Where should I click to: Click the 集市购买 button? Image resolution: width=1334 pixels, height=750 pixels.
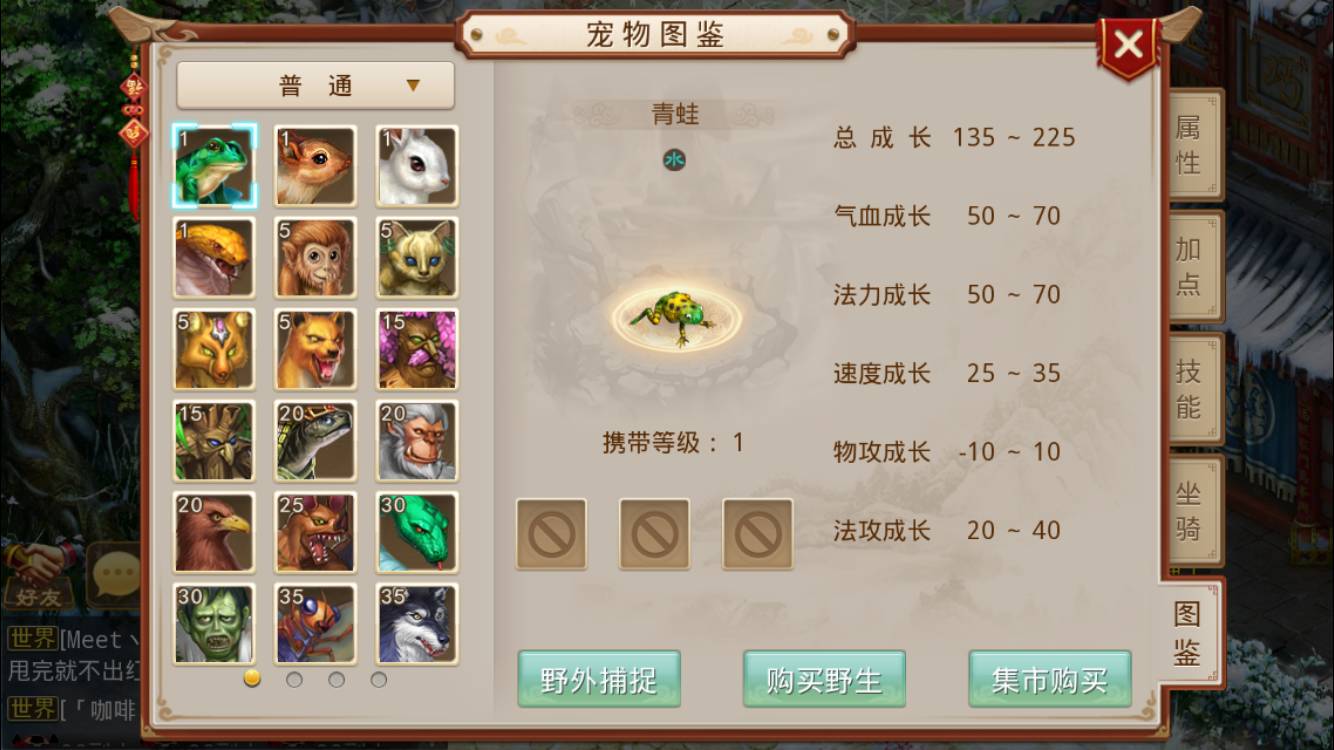pos(1049,677)
